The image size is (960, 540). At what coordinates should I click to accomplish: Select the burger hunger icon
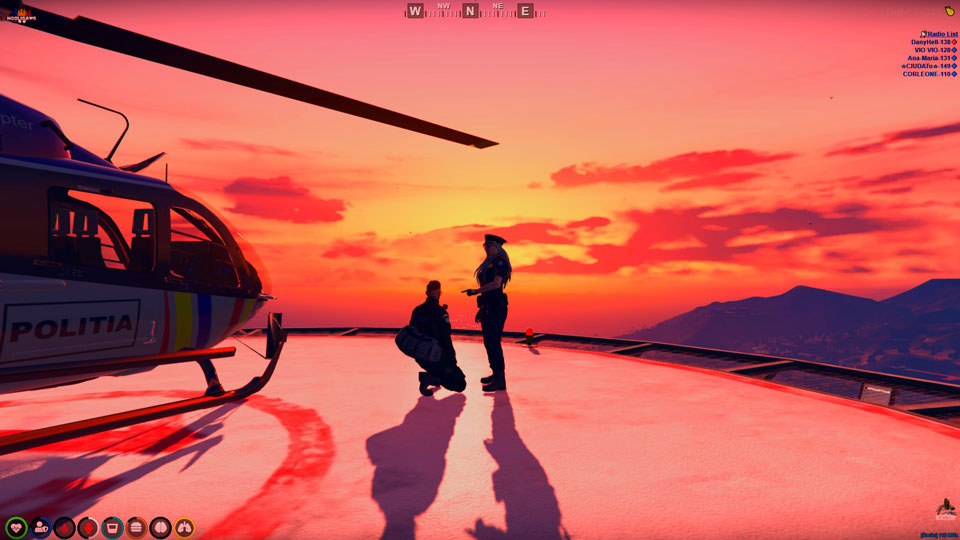click(x=136, y=527)
